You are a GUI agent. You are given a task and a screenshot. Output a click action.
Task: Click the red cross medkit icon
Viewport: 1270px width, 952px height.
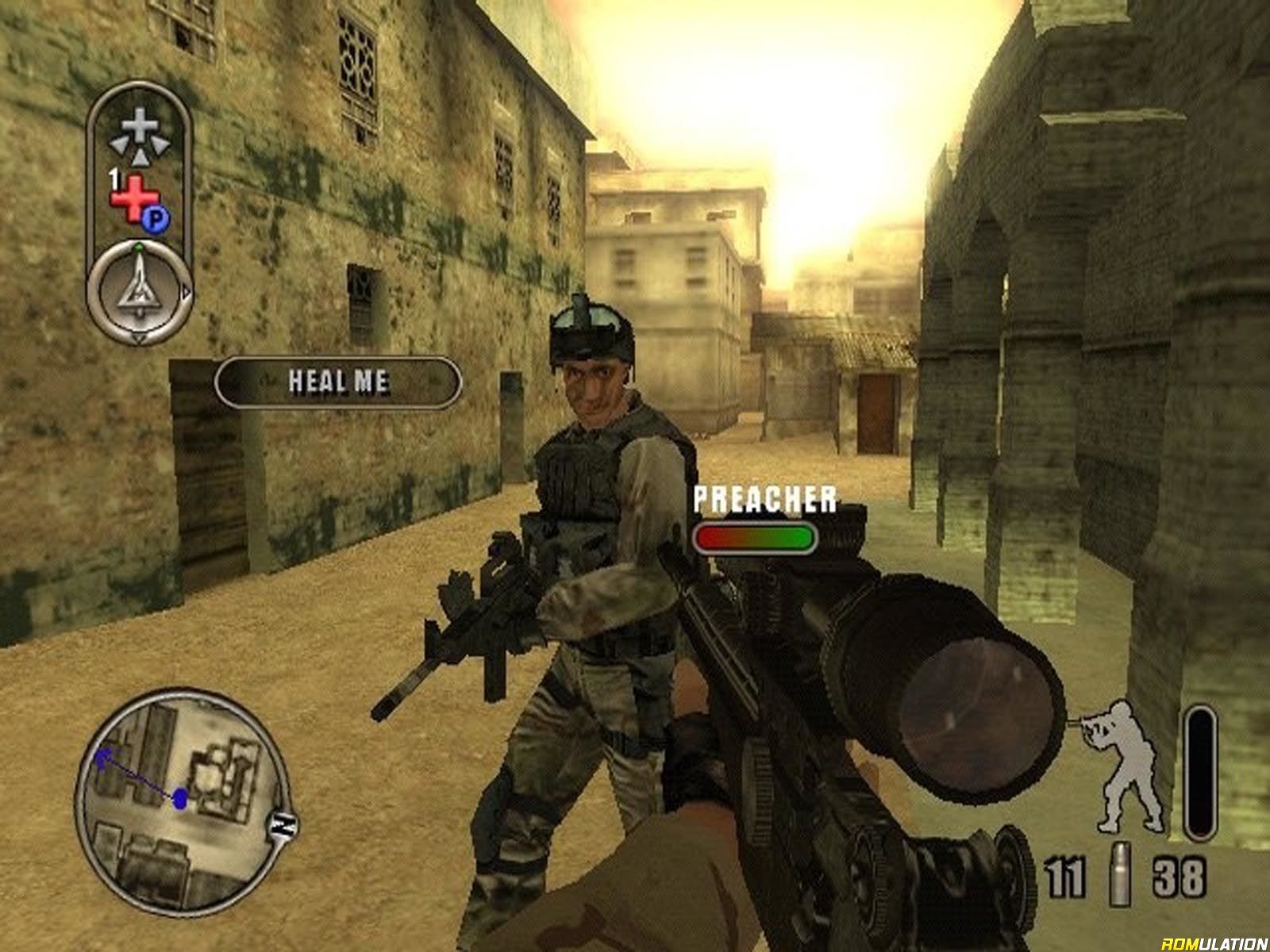[133, 198]
